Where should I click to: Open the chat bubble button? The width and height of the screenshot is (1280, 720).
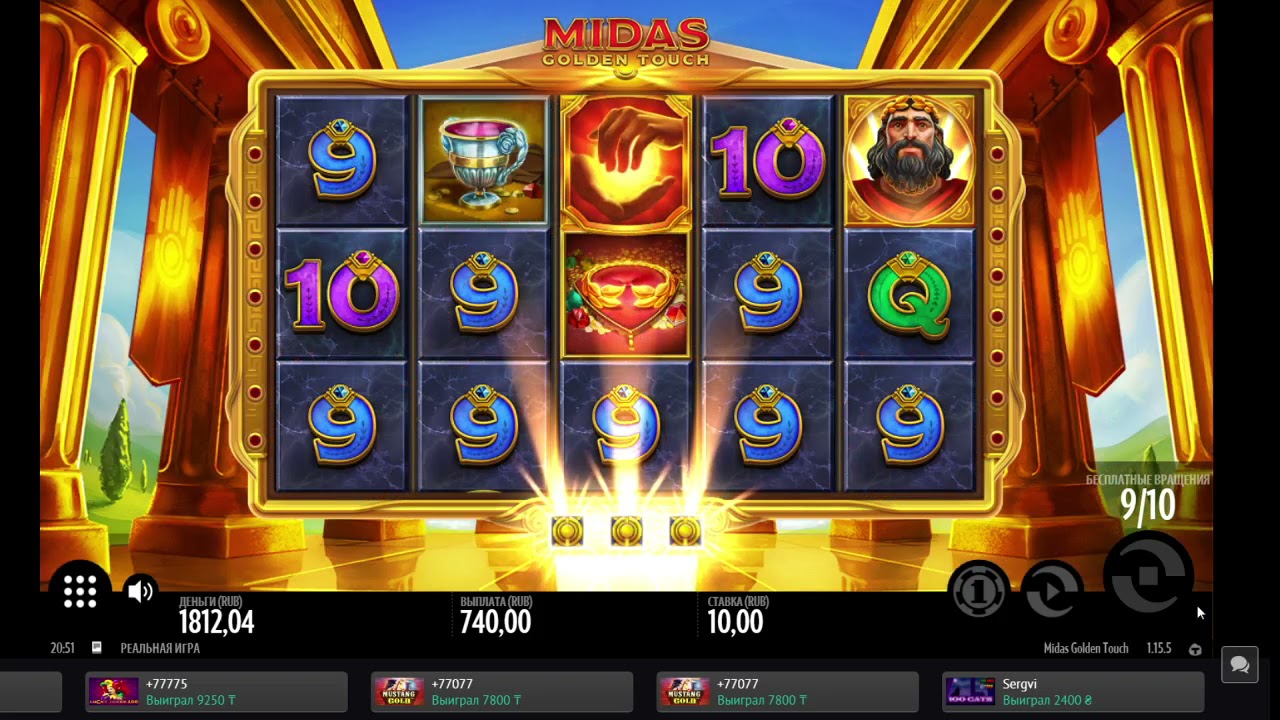point(1240,665)
